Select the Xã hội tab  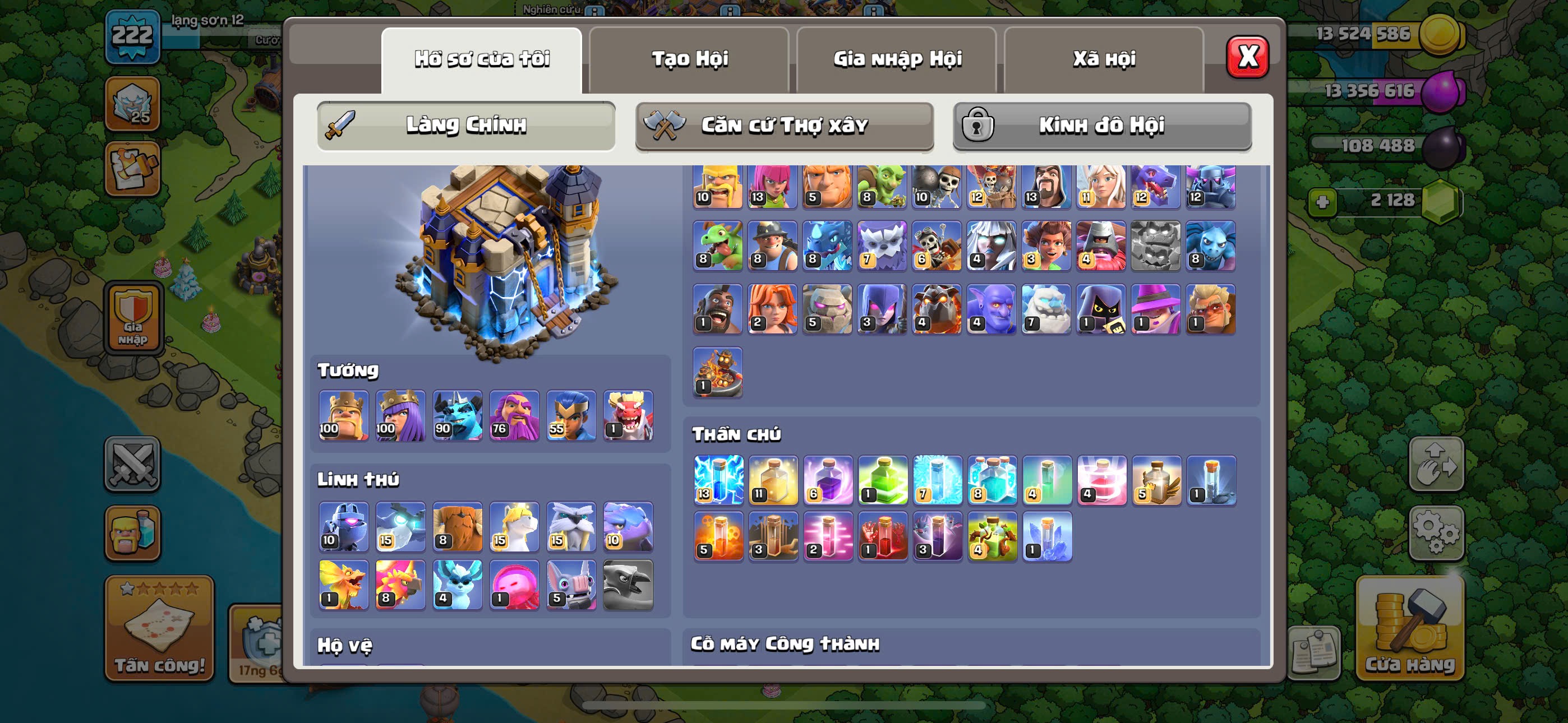(x=1104, y=59)
